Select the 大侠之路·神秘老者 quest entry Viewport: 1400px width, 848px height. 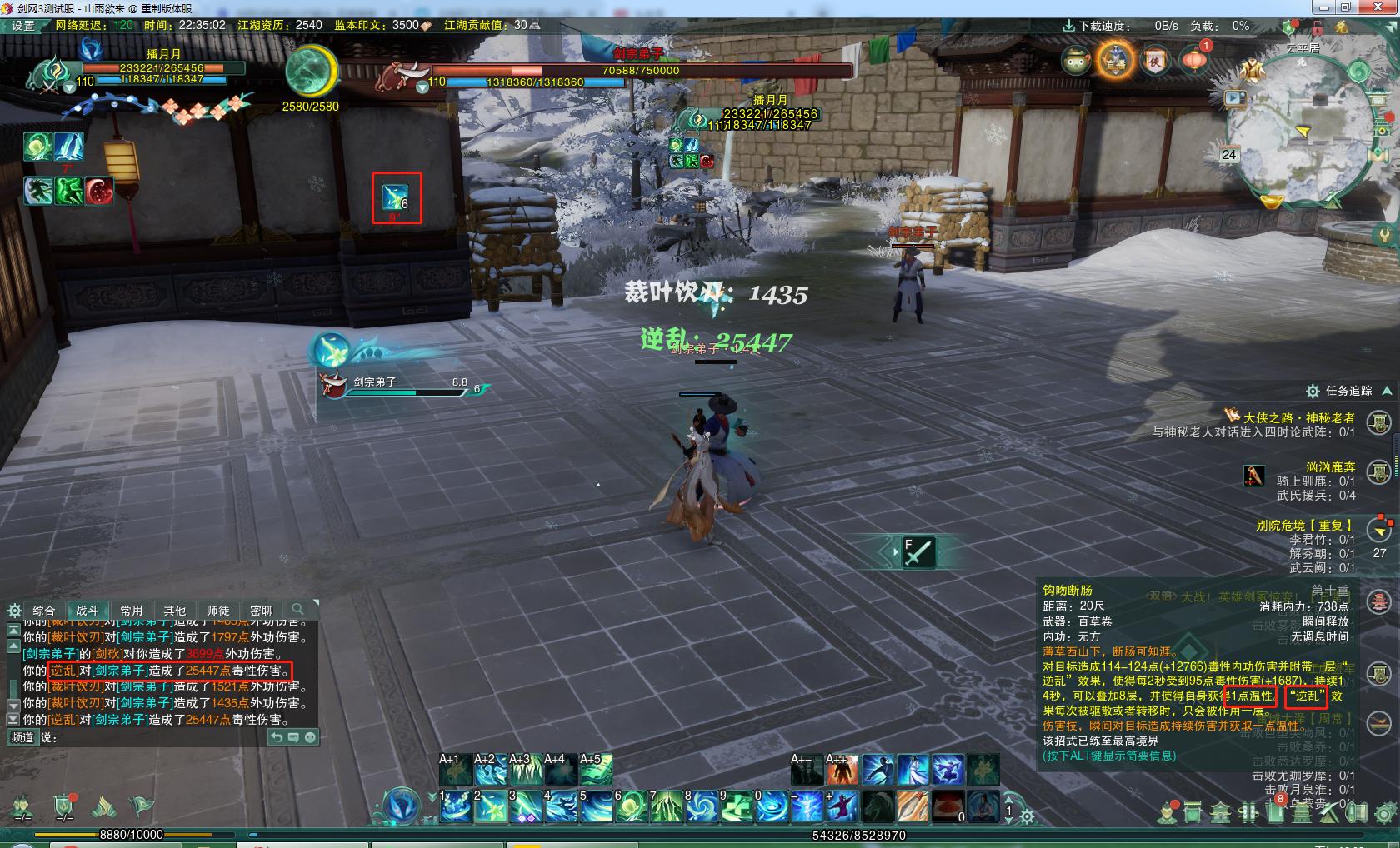click(x=1298, y=417)
